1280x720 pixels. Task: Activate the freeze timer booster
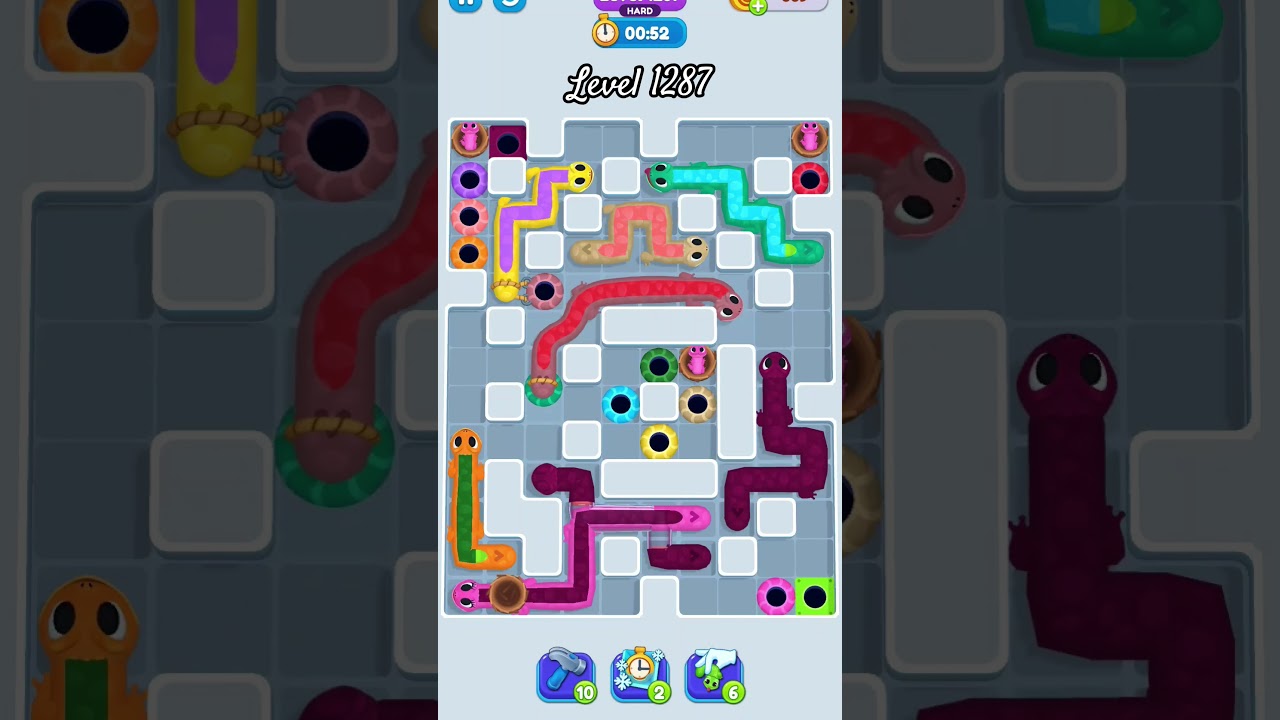click(x=640, y=676)
